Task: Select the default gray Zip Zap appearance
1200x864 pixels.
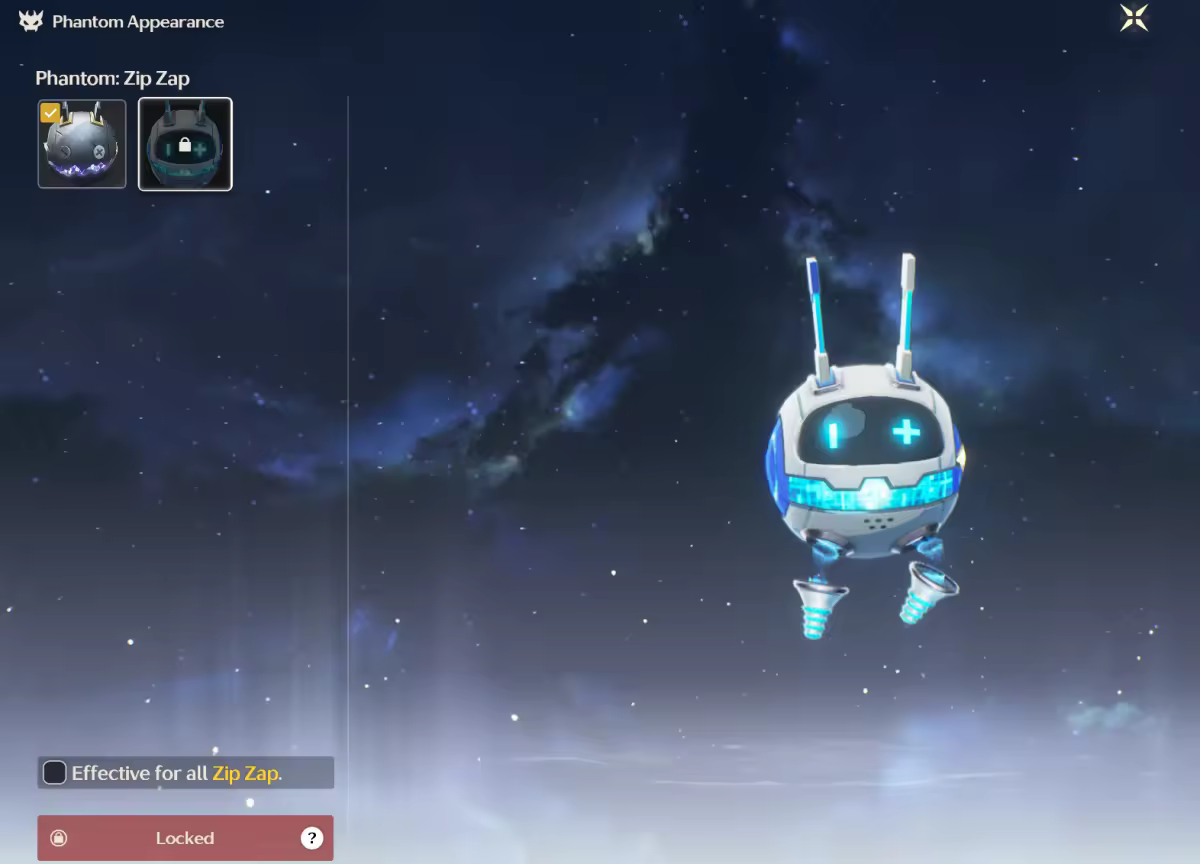Action: pyautogui.click(x=82, y=144)
